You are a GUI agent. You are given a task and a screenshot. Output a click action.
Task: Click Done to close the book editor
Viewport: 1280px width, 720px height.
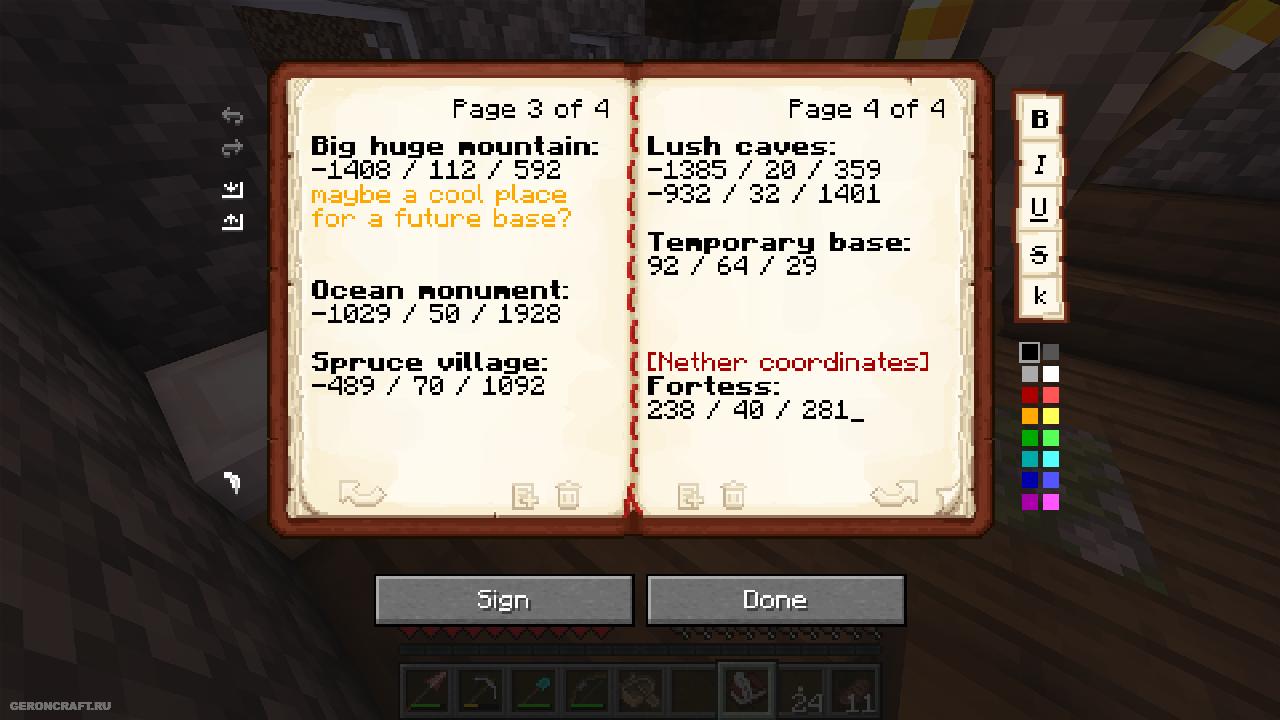click(775, 600)
